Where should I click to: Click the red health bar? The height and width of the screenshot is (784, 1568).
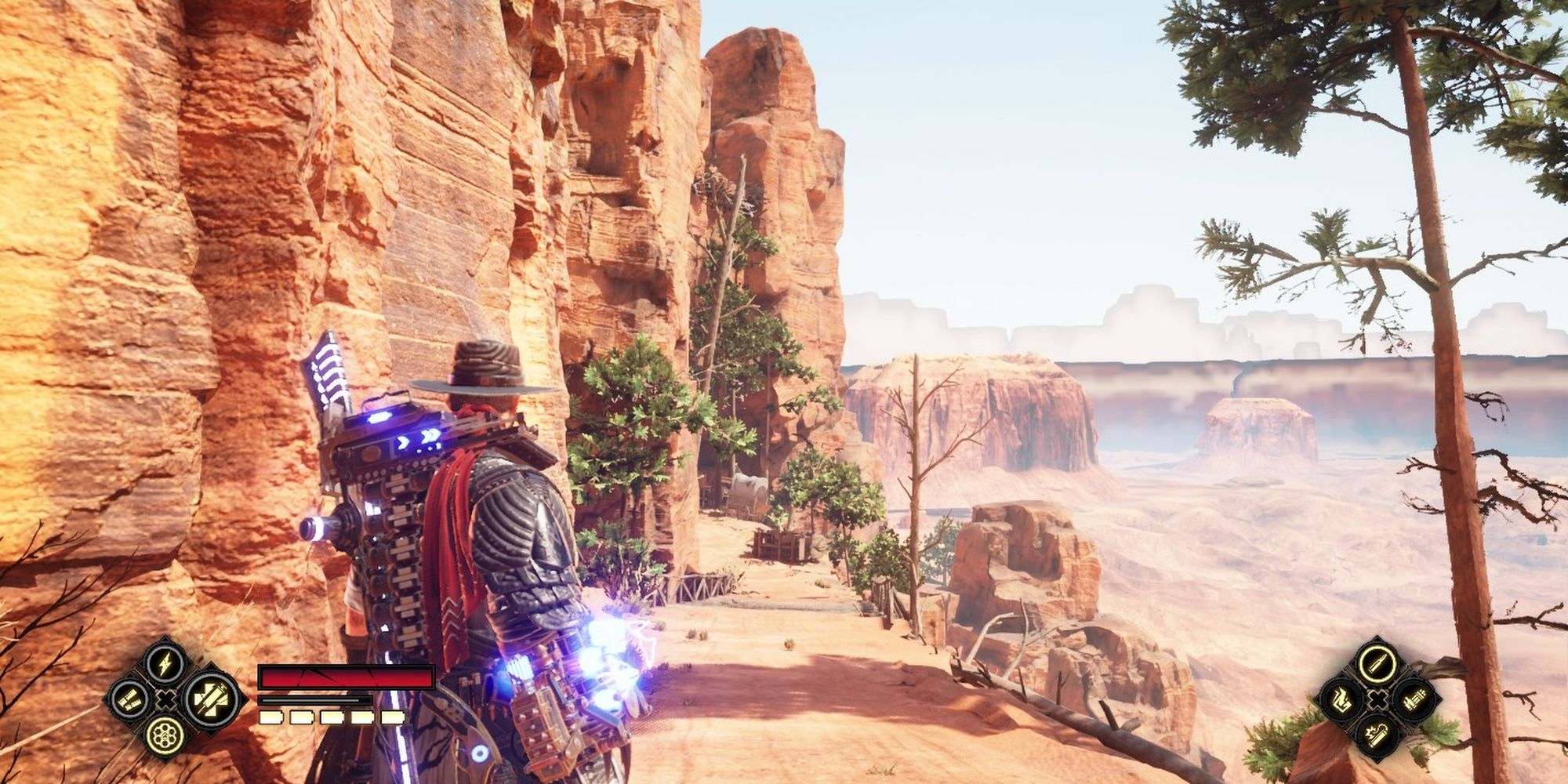coord(345,677)
